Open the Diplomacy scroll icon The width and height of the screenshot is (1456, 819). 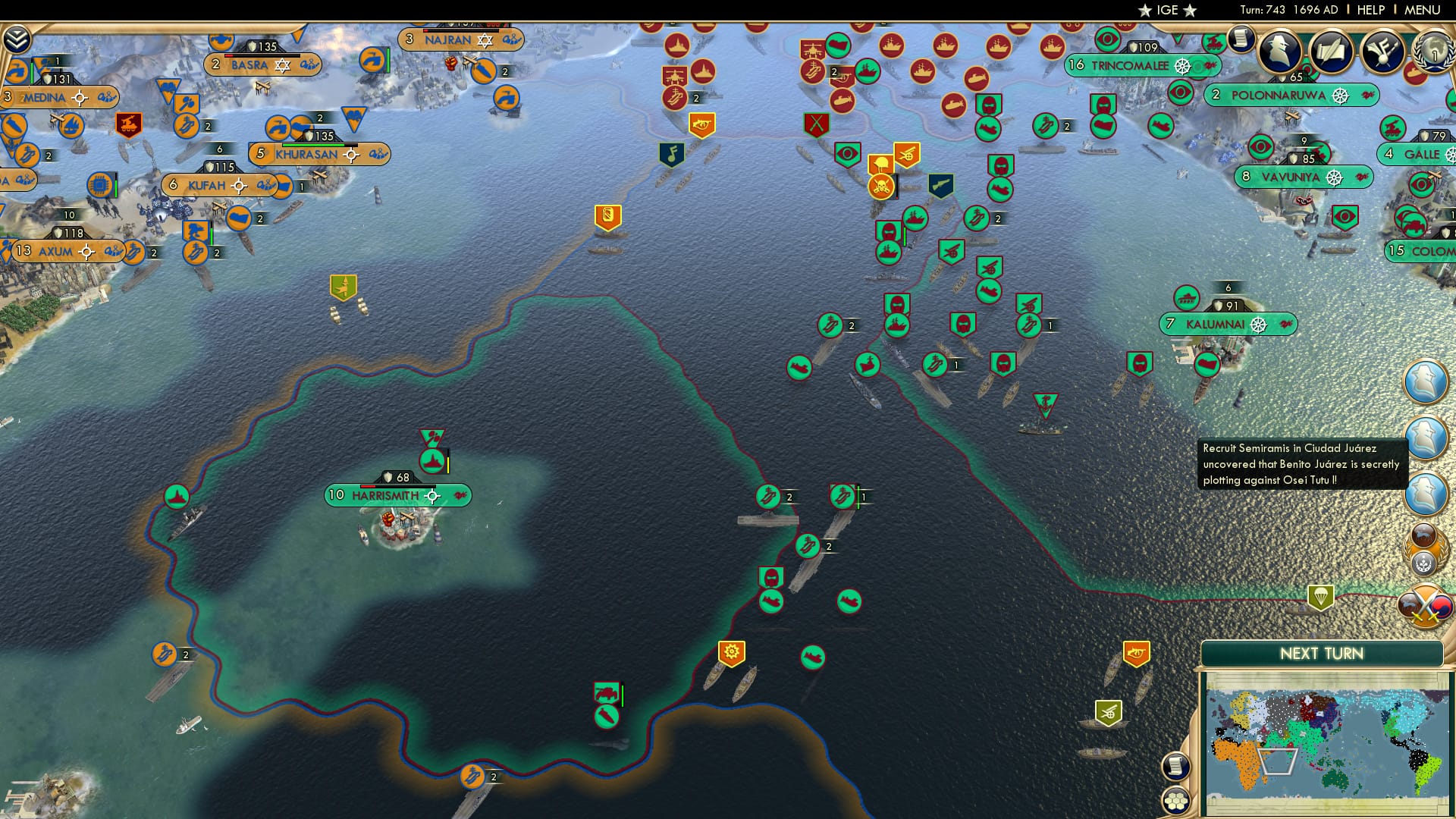[x=1333, y=53]
